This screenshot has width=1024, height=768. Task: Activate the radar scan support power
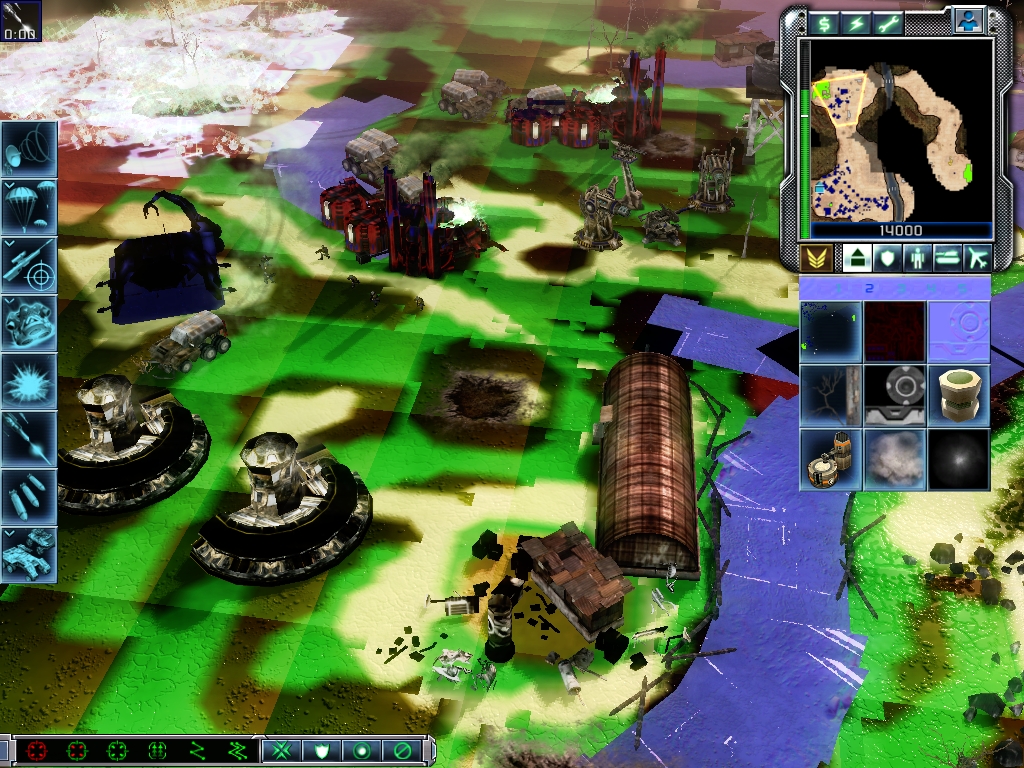pos(29,148)
